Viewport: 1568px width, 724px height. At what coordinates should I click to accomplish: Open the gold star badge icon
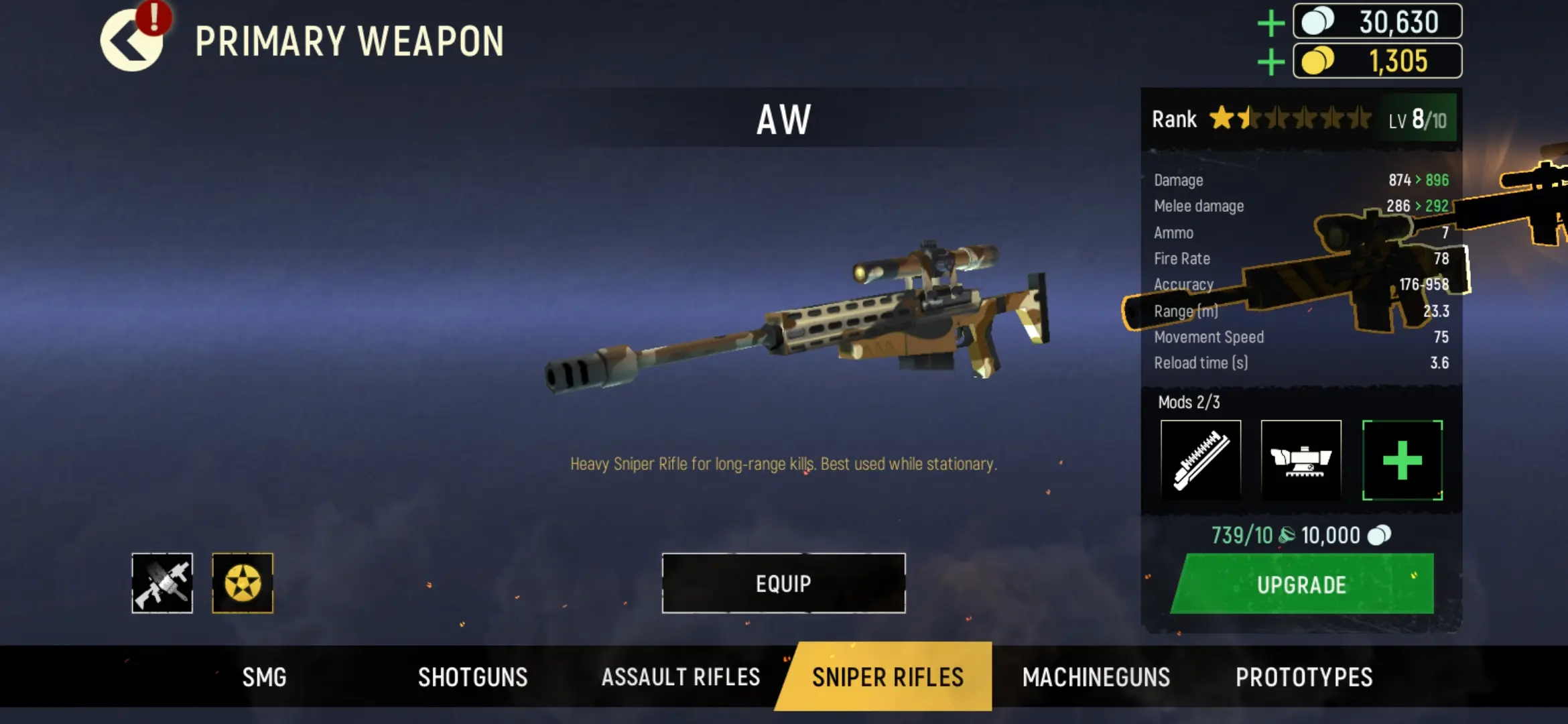tap(243, 583)
